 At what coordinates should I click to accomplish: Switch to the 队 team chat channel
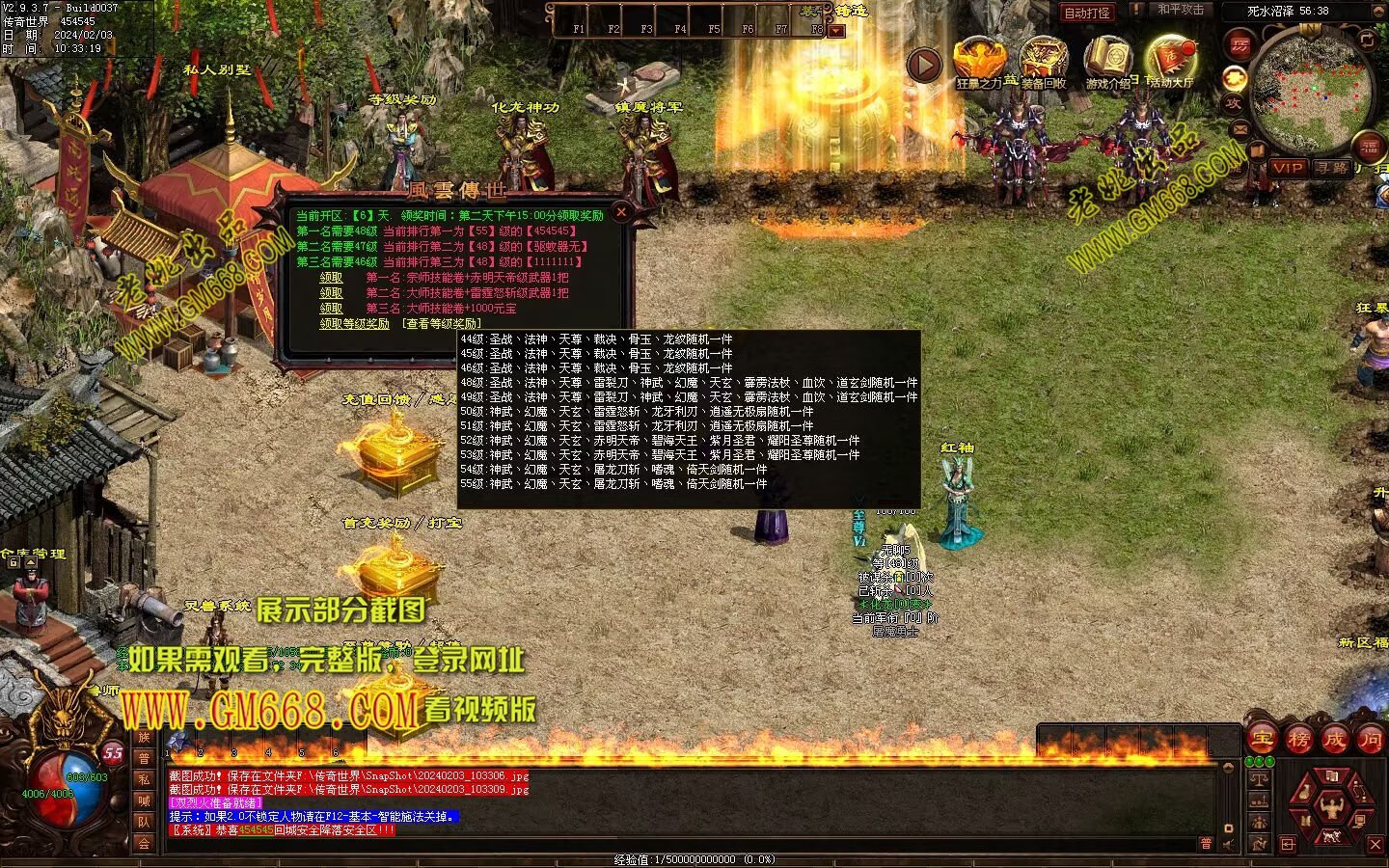144,822
